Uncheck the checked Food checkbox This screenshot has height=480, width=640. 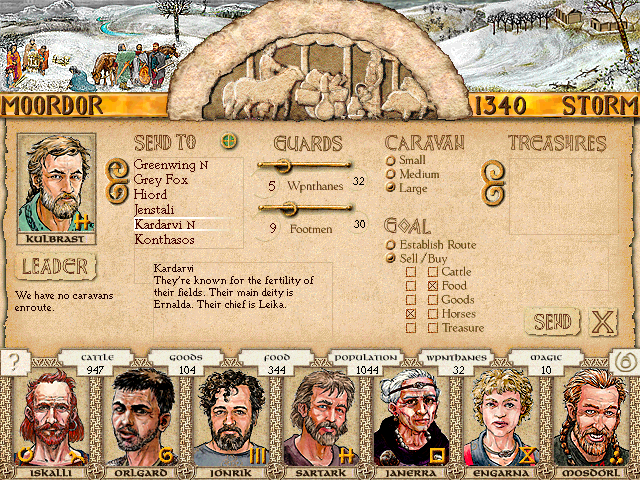433,286
